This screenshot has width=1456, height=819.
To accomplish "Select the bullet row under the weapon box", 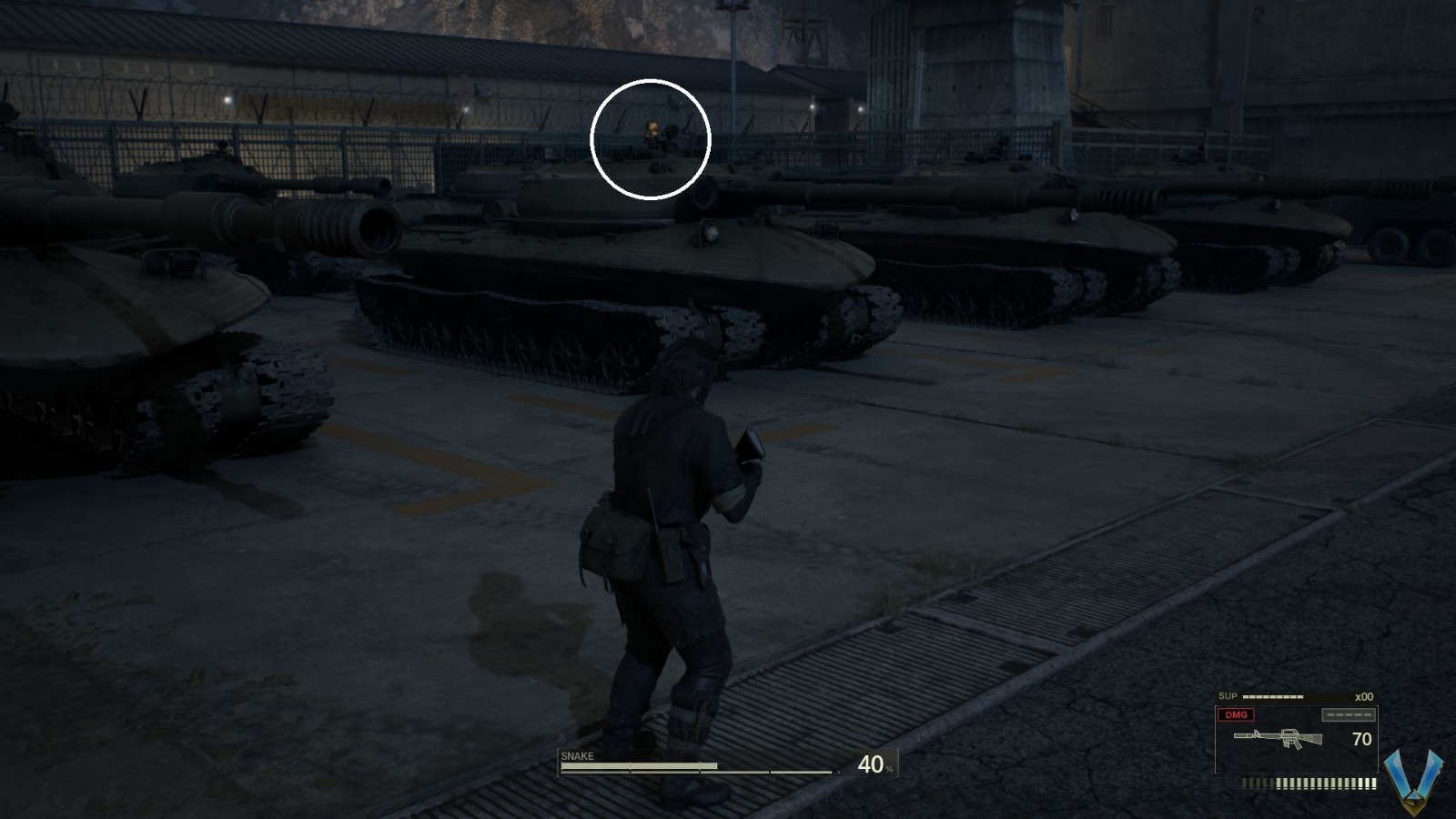I will (x=1308, y=781).
